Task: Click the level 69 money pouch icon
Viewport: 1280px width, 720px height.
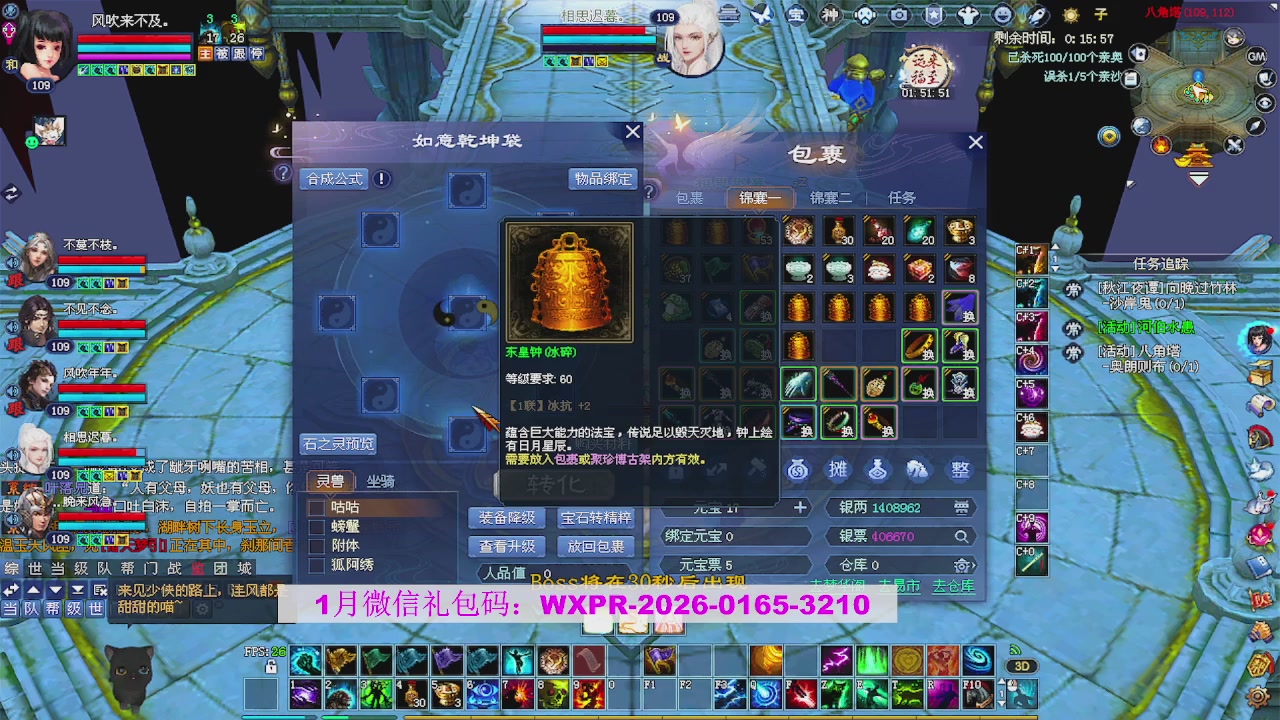Action: (x=799, y=469)
